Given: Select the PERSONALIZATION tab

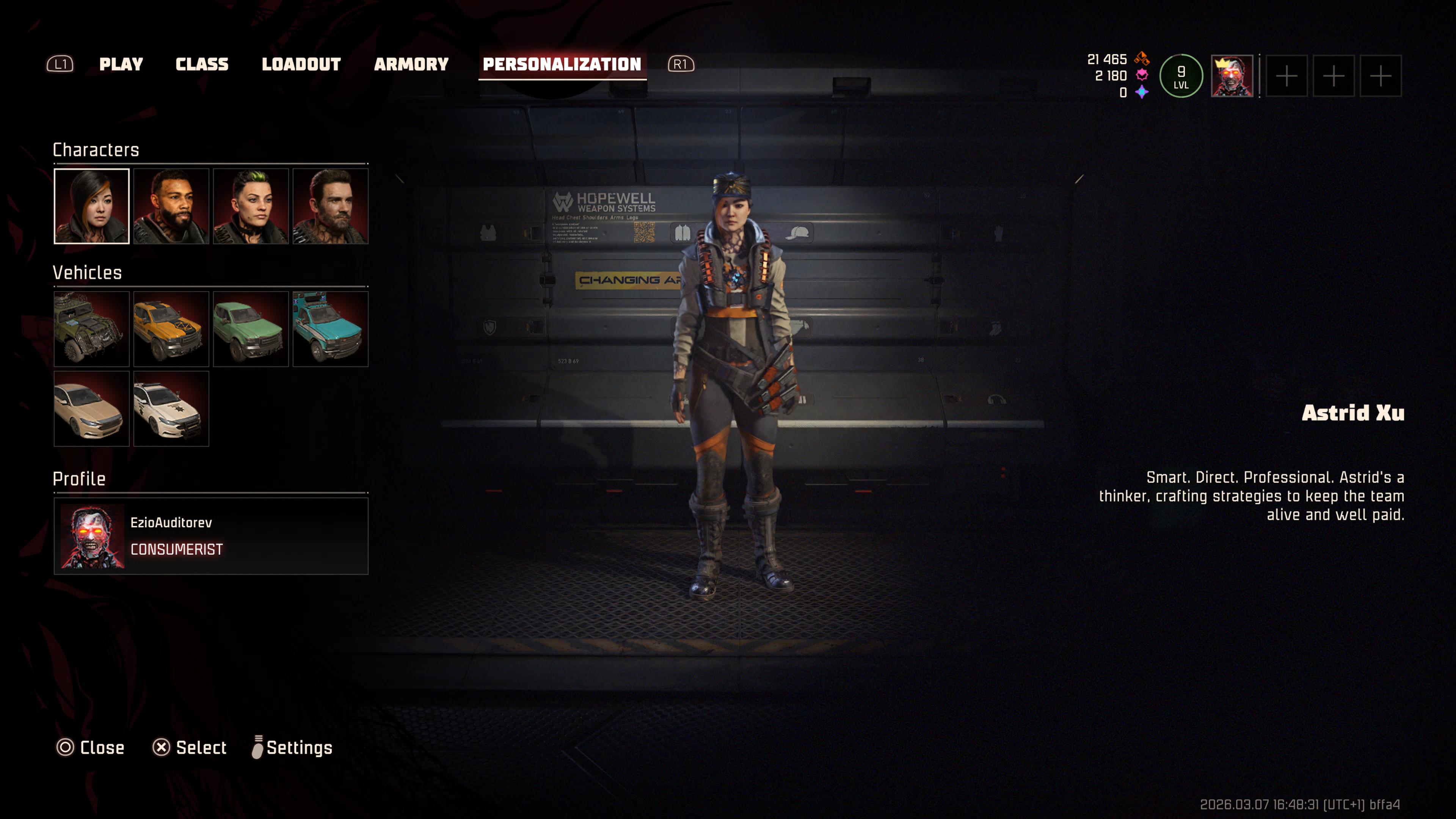Looking at the screenshot, I should click(562, 64).
